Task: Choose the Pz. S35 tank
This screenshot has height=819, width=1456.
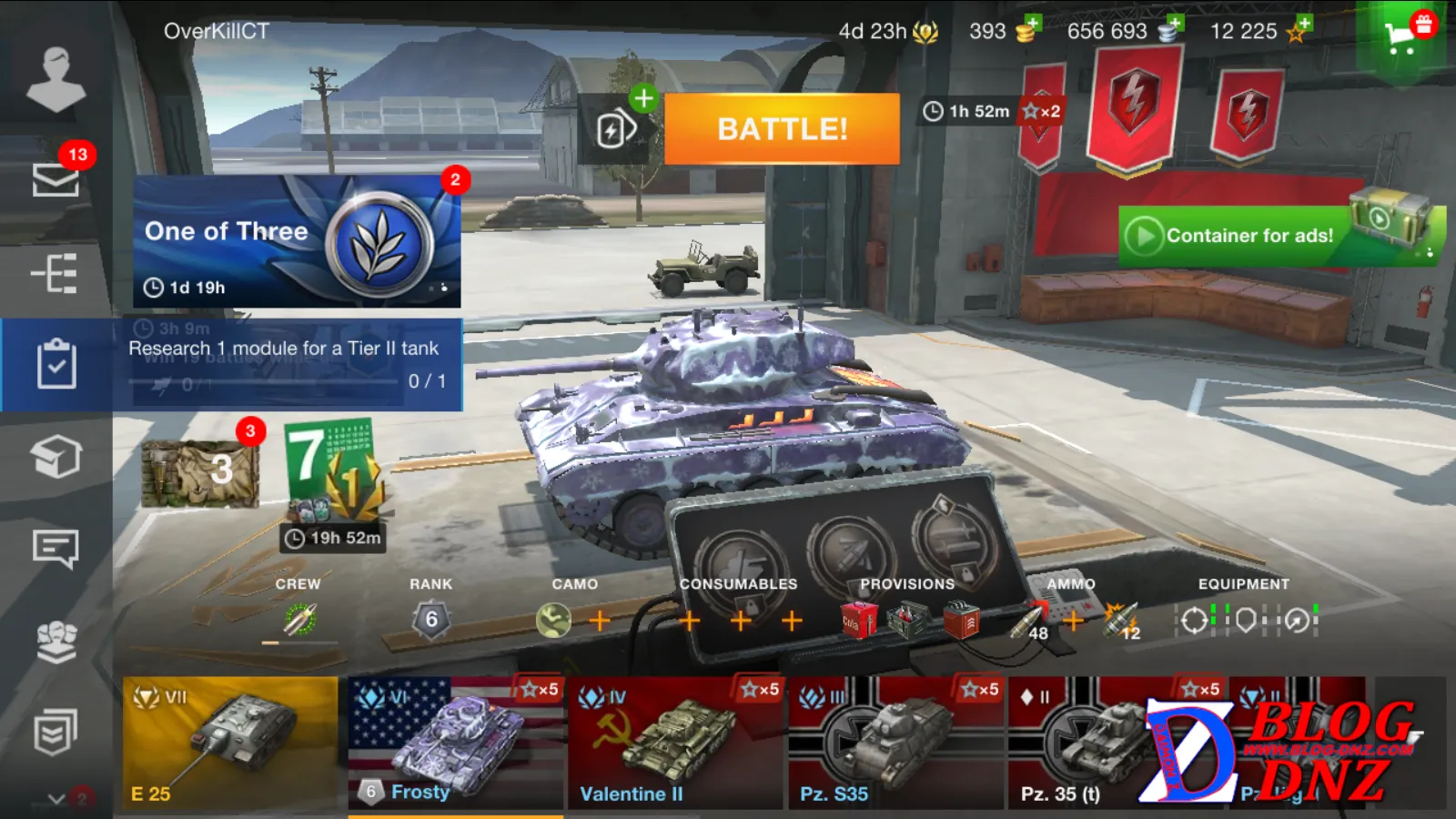Action: tap(896, 743)
